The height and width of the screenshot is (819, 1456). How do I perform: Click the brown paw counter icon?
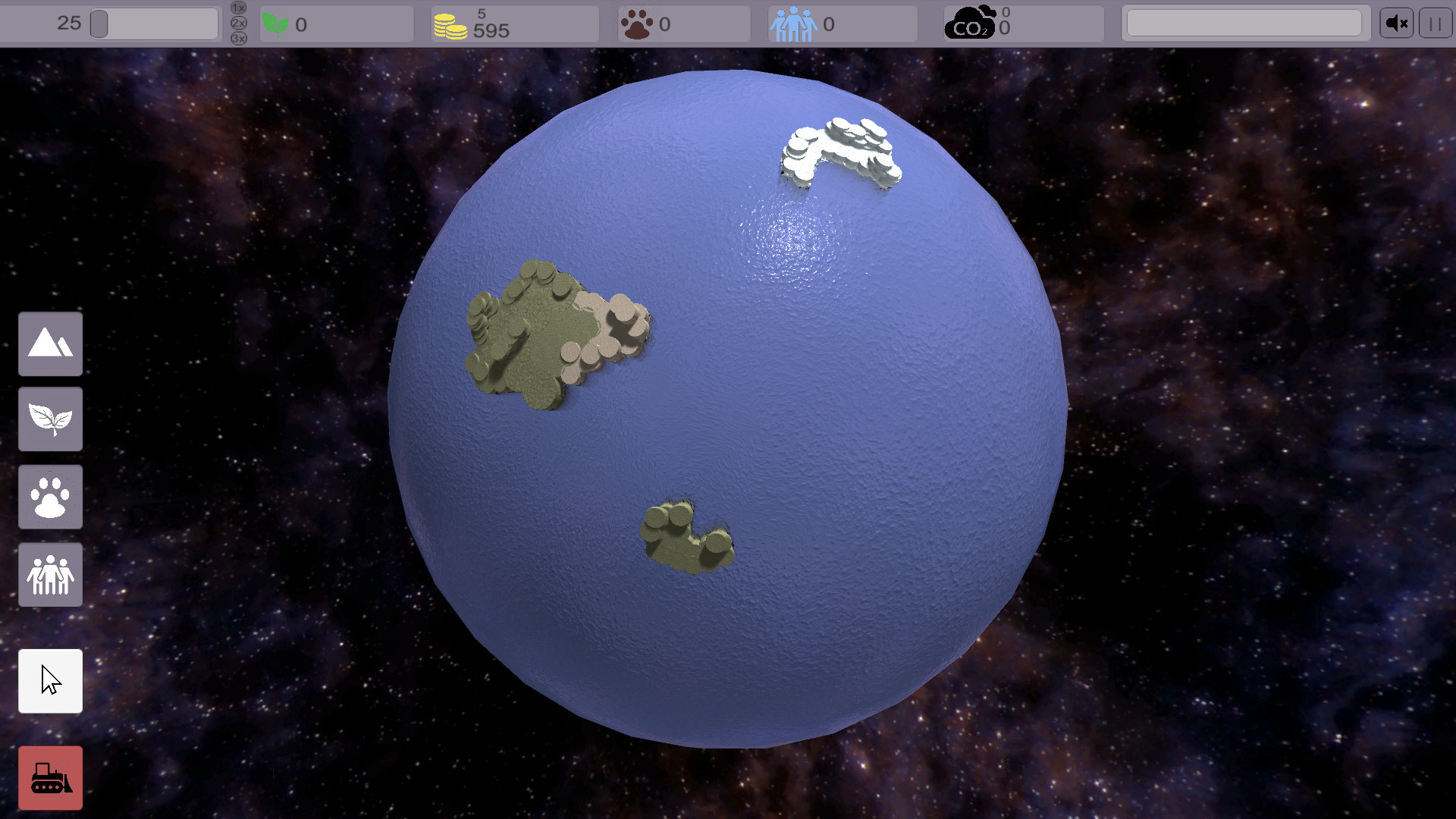click(x=635, y=24)
